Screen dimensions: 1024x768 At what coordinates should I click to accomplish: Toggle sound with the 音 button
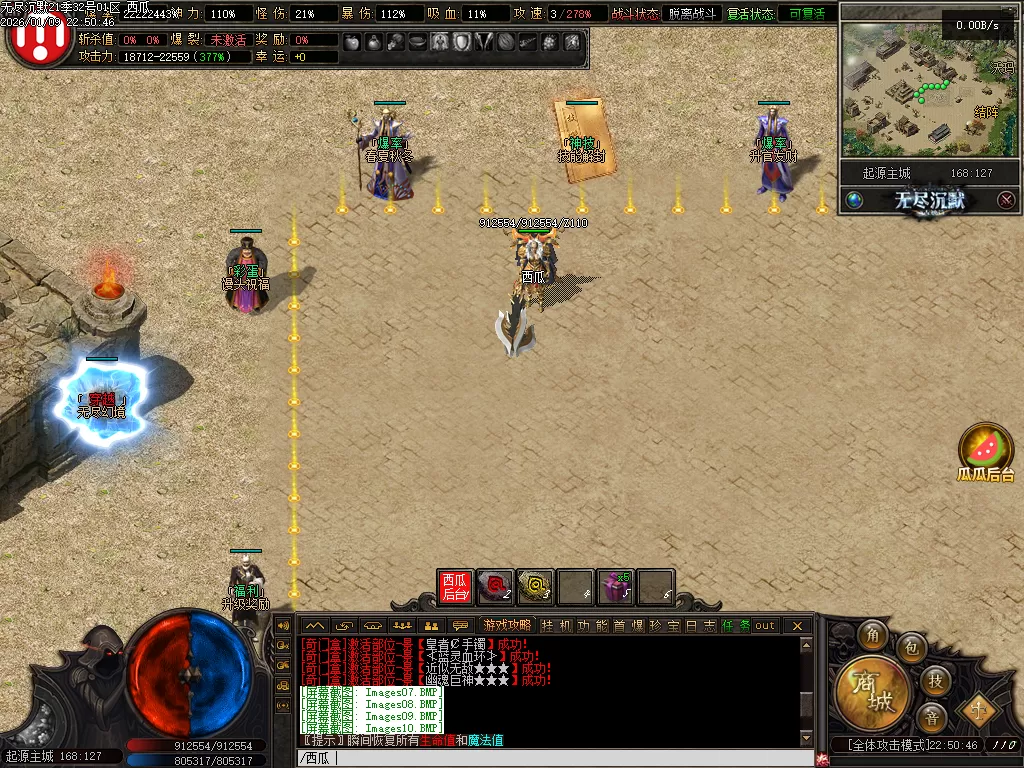(932, 717)
